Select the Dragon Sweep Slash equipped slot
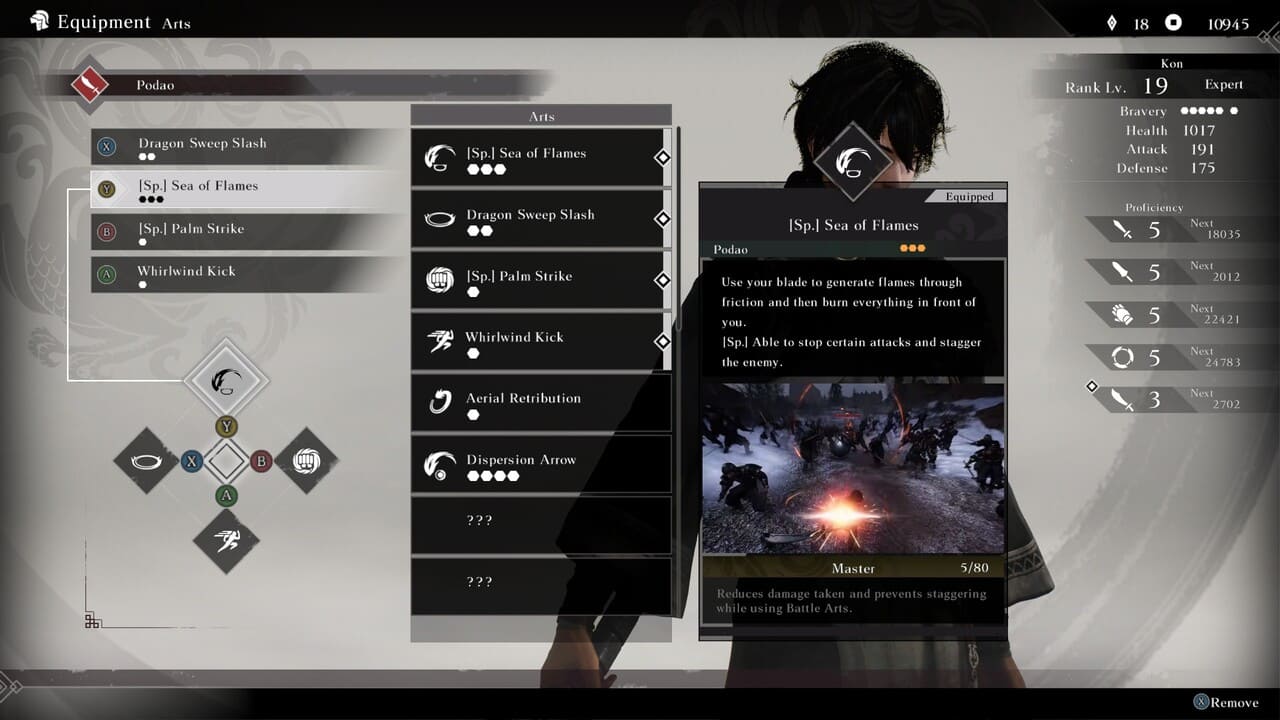 [x=245, y=147]
